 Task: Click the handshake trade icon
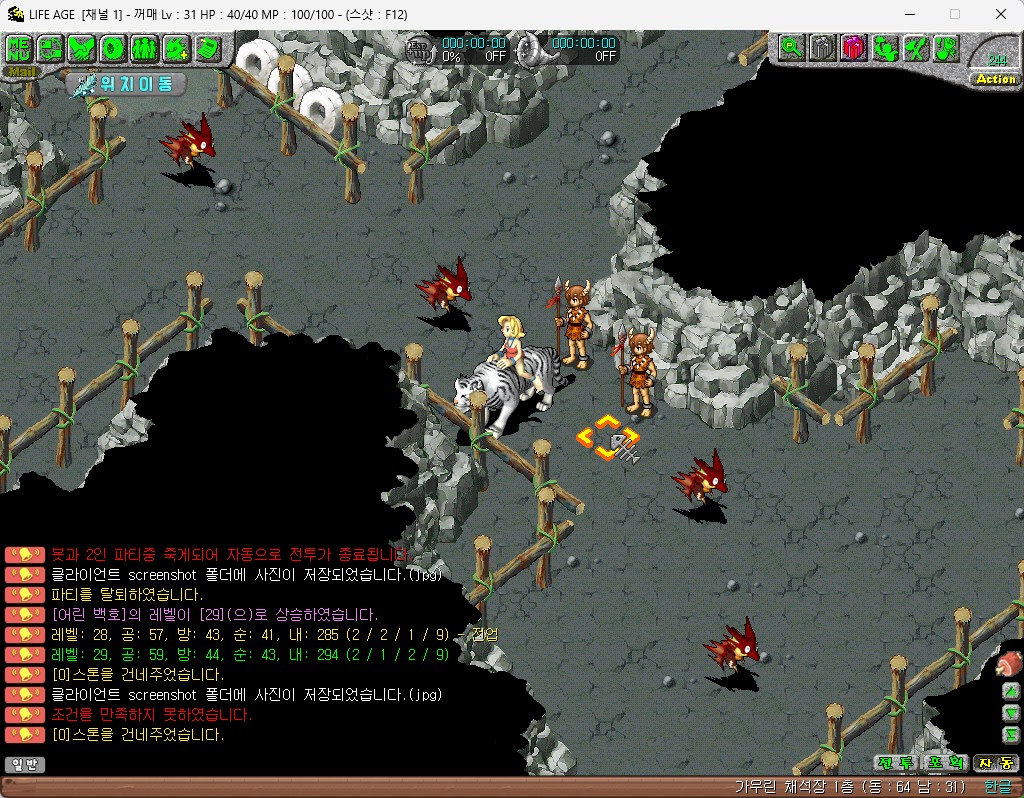[x=82, y=47]
